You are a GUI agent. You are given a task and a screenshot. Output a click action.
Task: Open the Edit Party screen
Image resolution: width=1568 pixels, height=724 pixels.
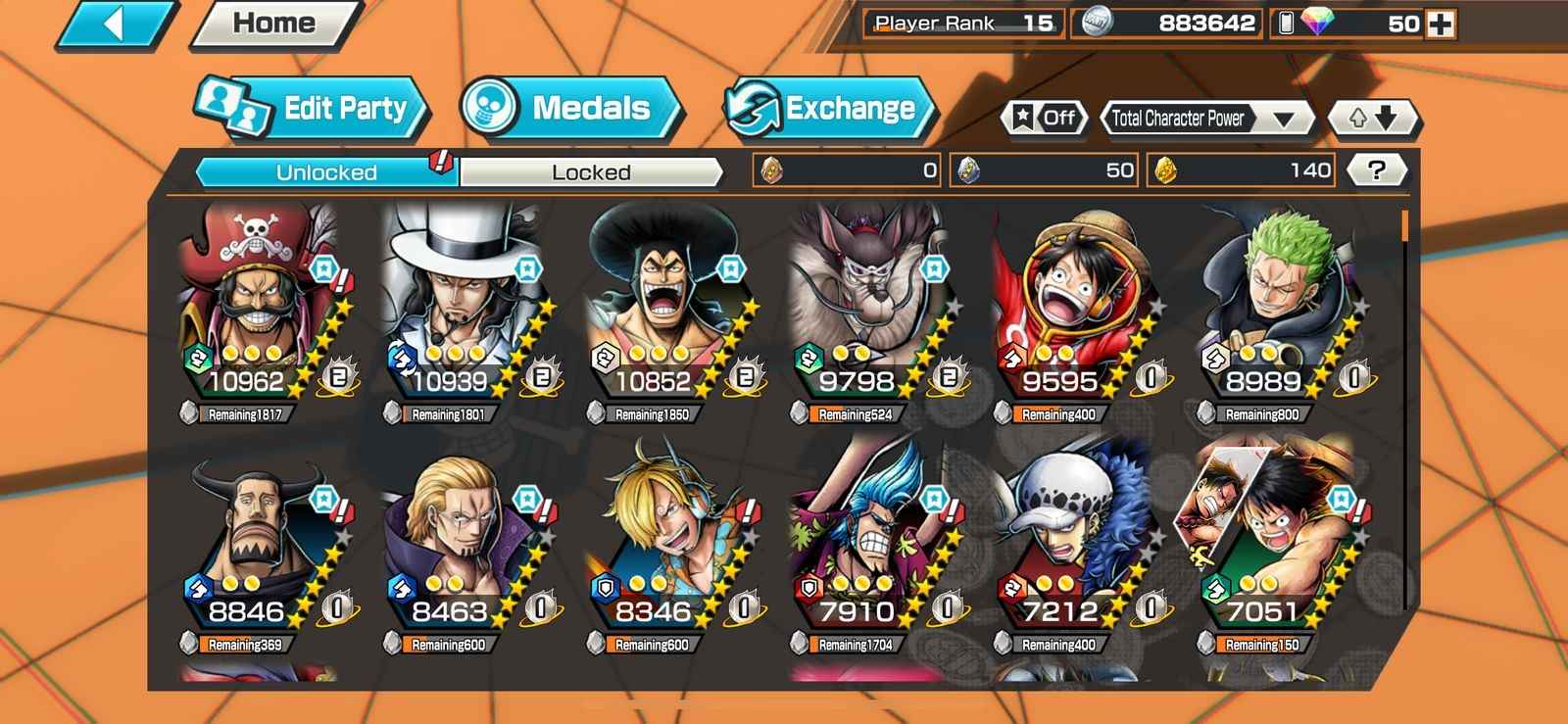[x=312, y=108]
